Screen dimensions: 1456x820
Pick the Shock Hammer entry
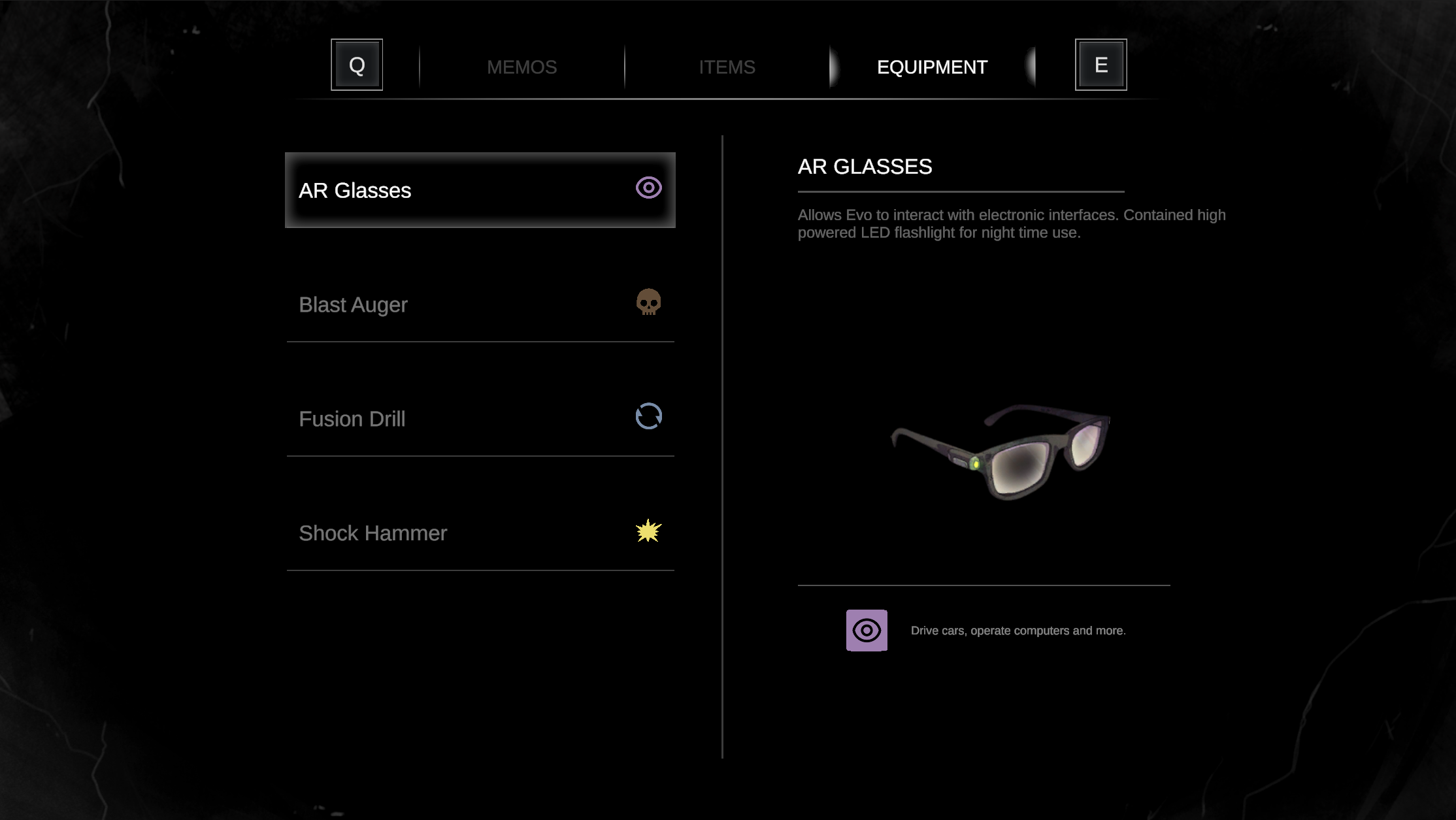(x=480, y=533)
